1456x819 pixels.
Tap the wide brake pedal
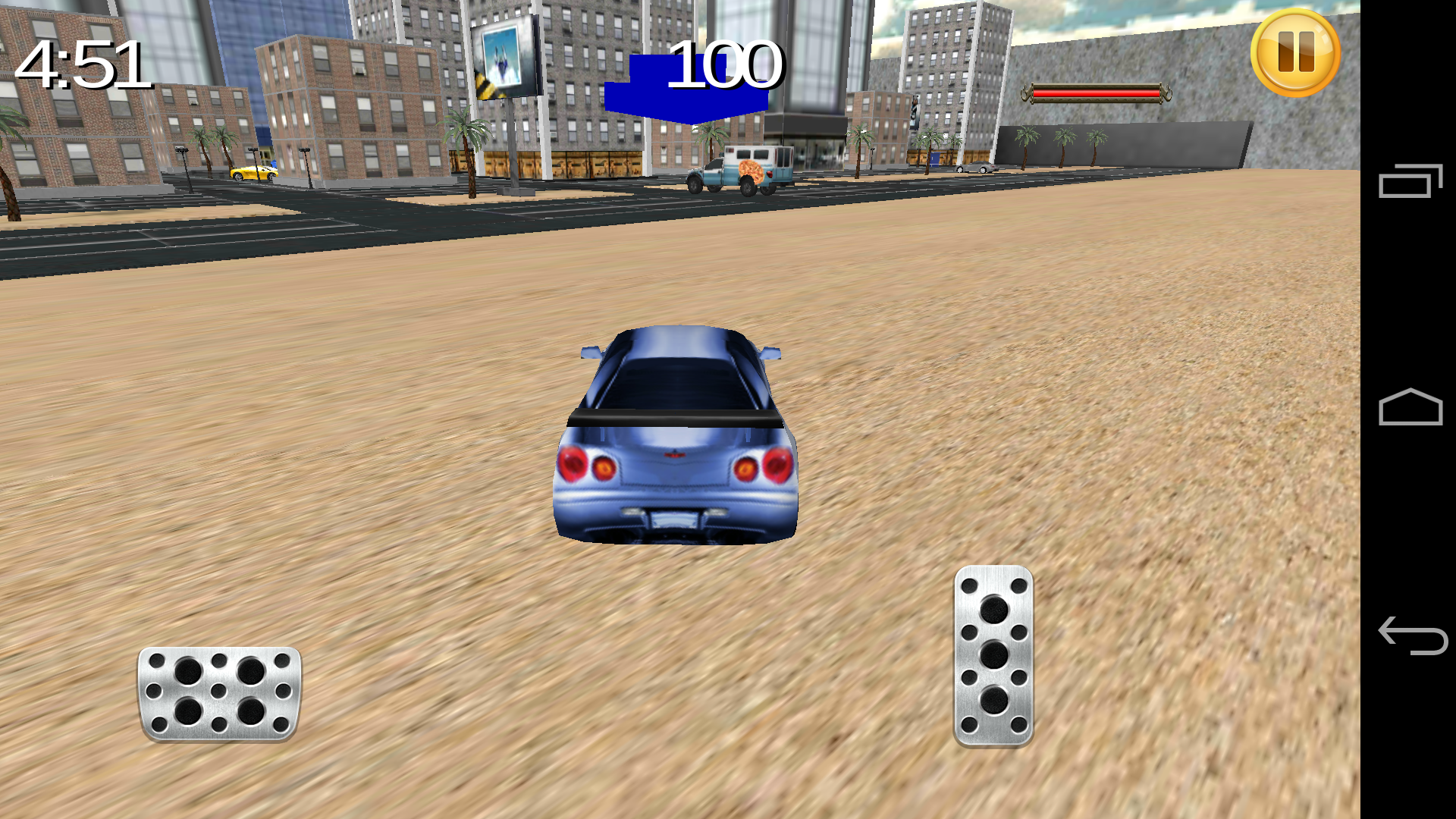click(x=219, y=693)
